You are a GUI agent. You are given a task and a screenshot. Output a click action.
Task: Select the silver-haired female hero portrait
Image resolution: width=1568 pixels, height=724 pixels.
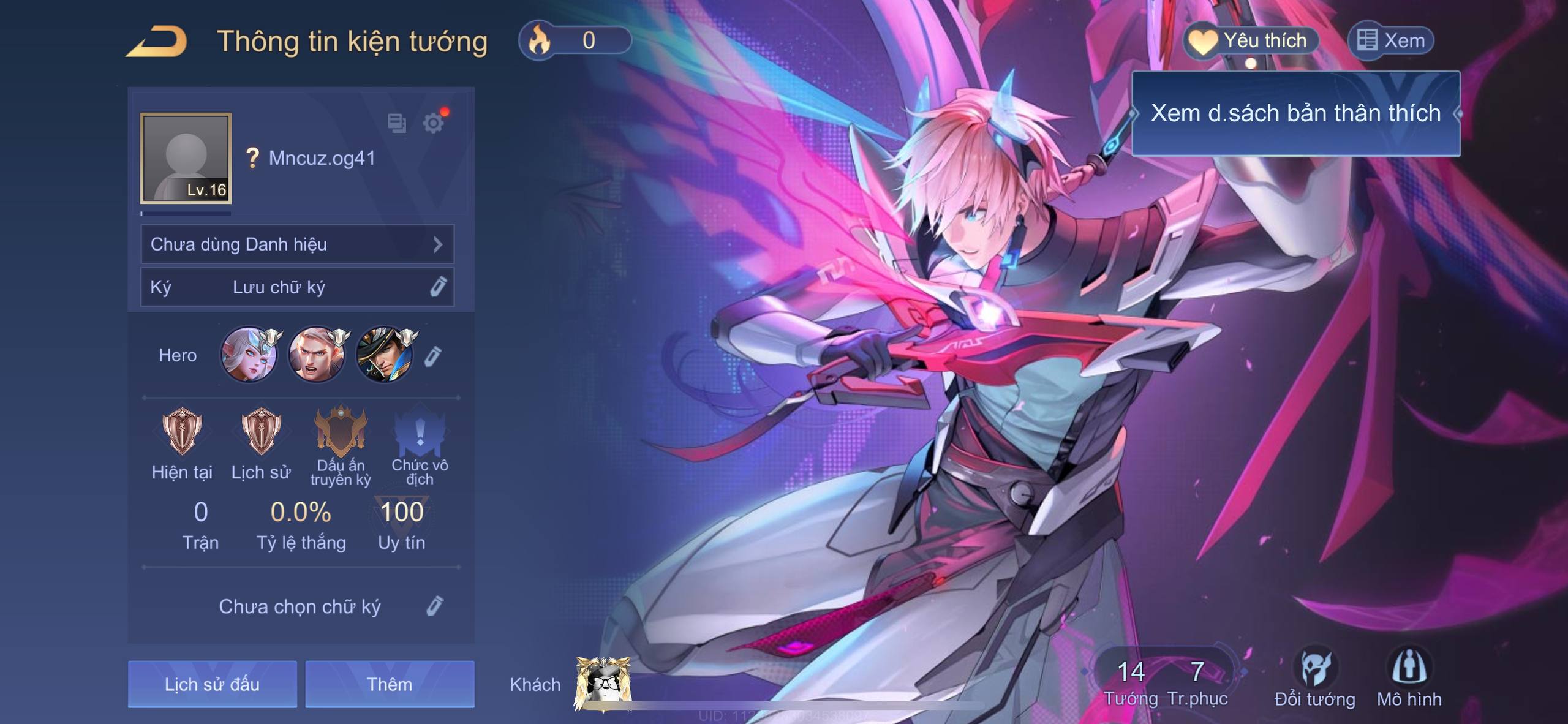point(249,355)
